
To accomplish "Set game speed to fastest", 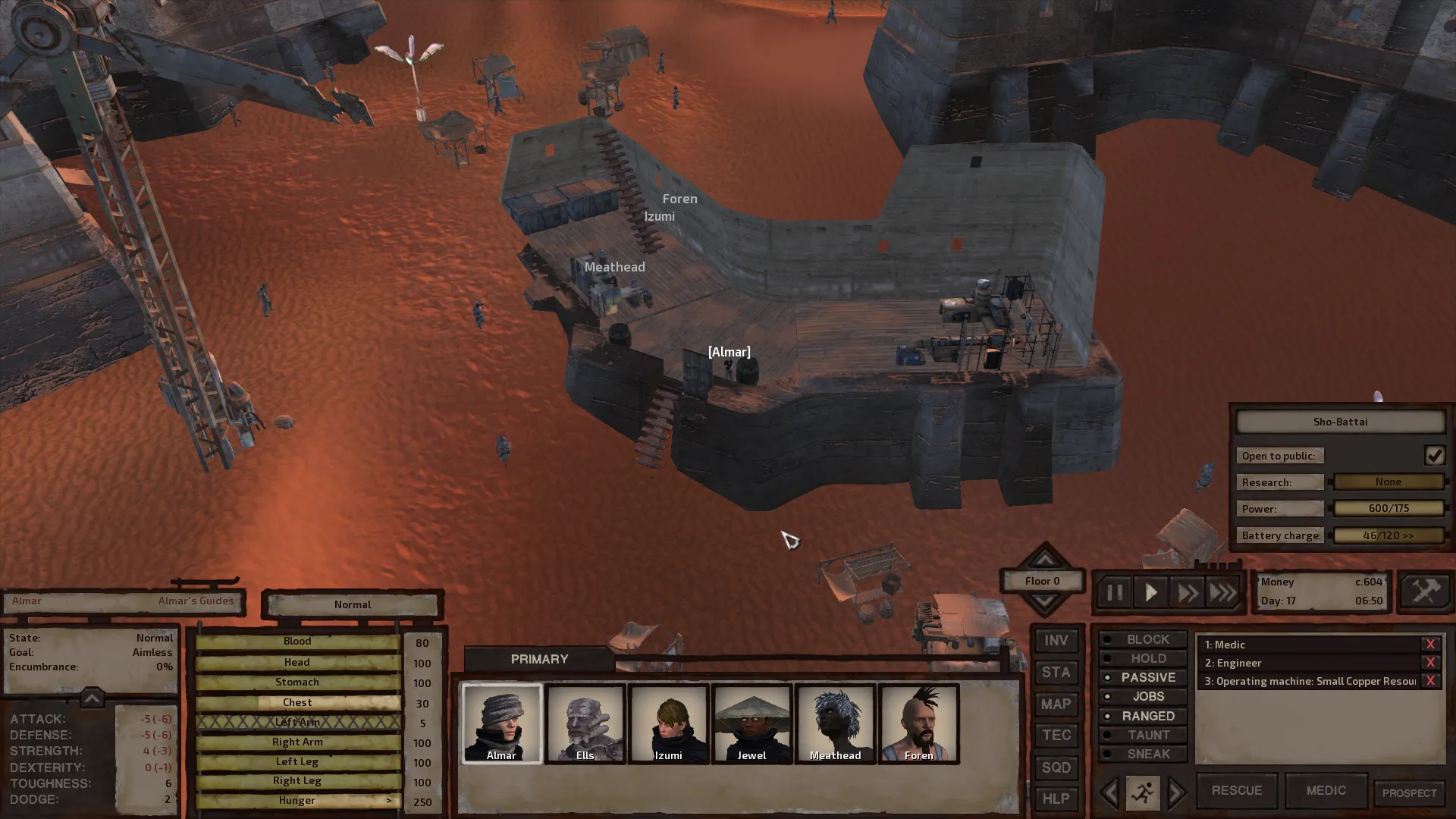I will (x=1222, y=592).
